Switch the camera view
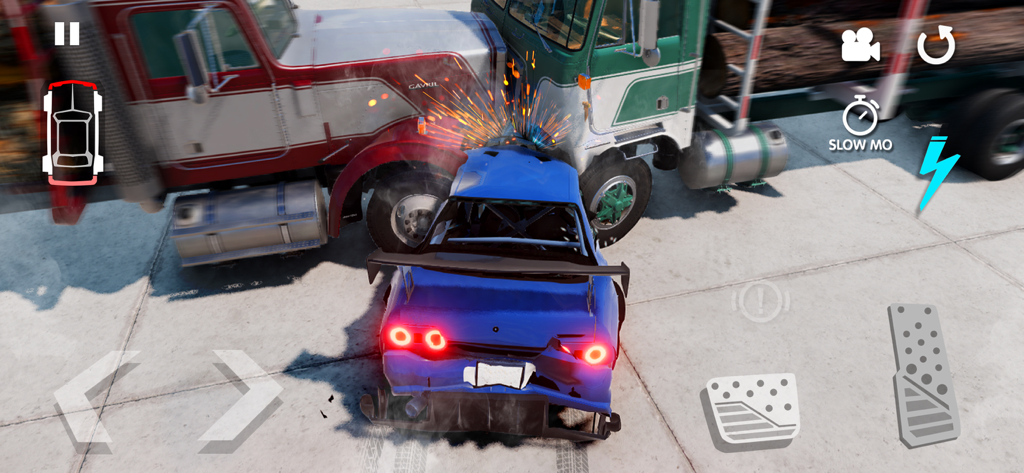This screenshot has height=473, width=1024. click(860, 45)
